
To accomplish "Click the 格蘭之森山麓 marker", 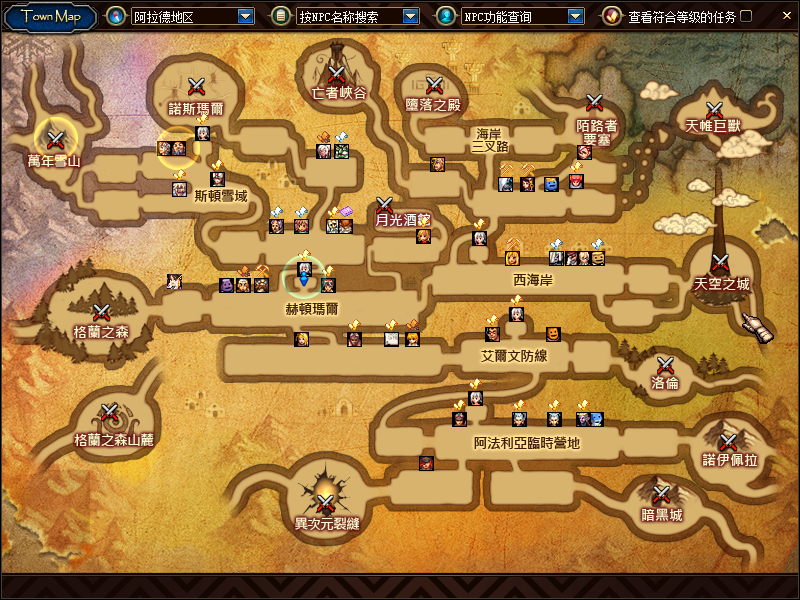I will pos(109,412).
